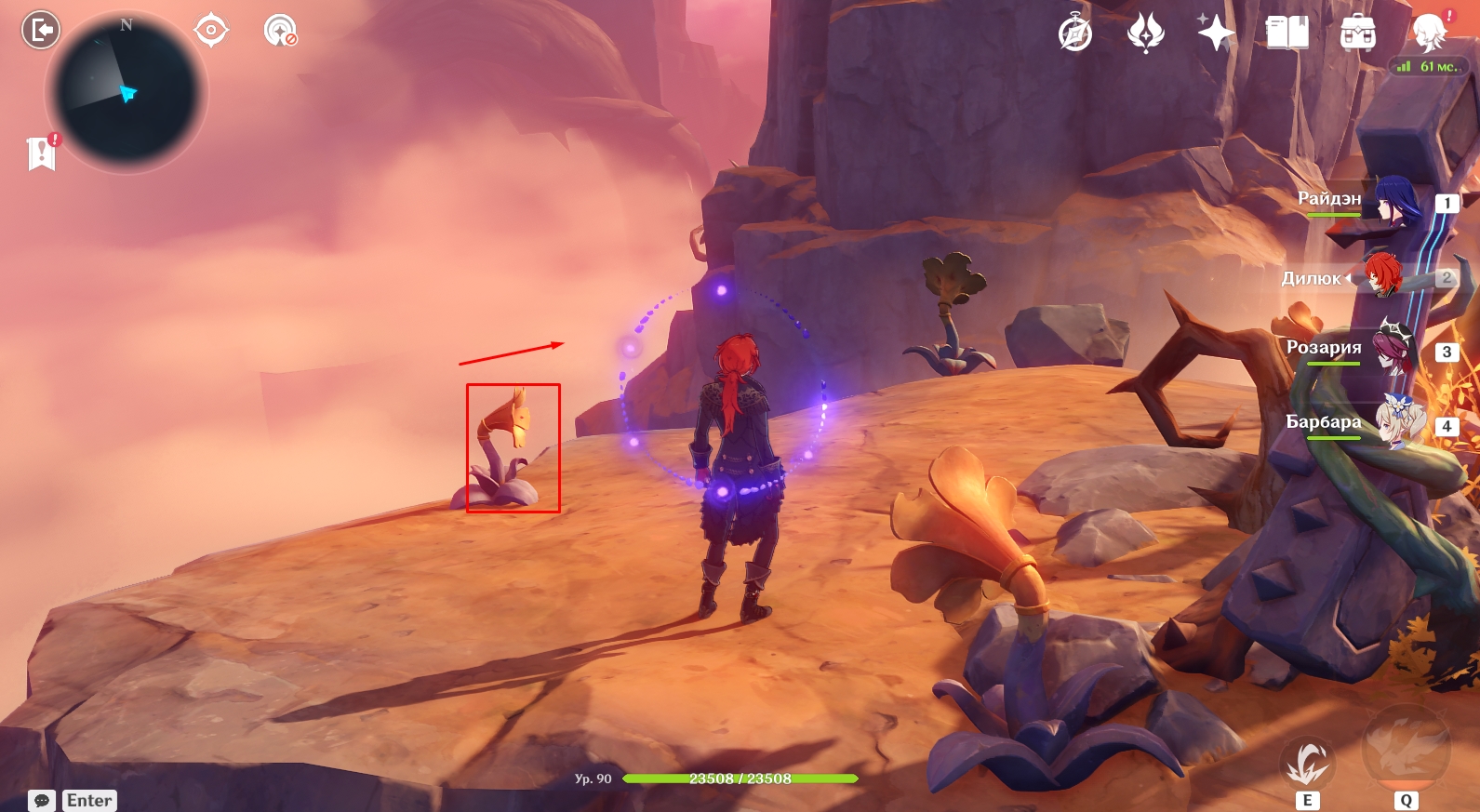Open the four-pointed star icon
1480x812 pixels.
click(x=1216, y=33)
